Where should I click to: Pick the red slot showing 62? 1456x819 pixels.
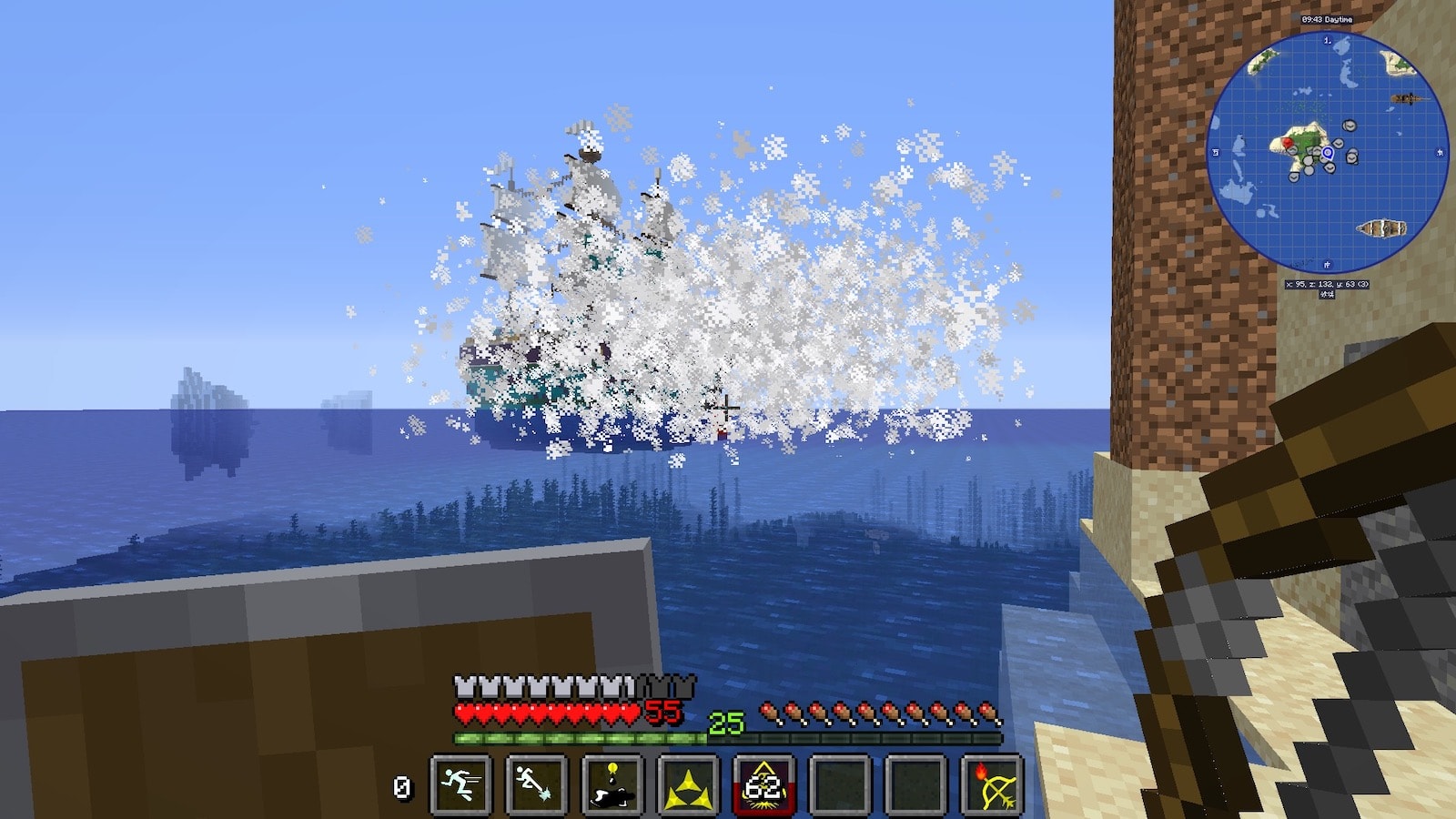pyautogui.click(x=764, y=784)
